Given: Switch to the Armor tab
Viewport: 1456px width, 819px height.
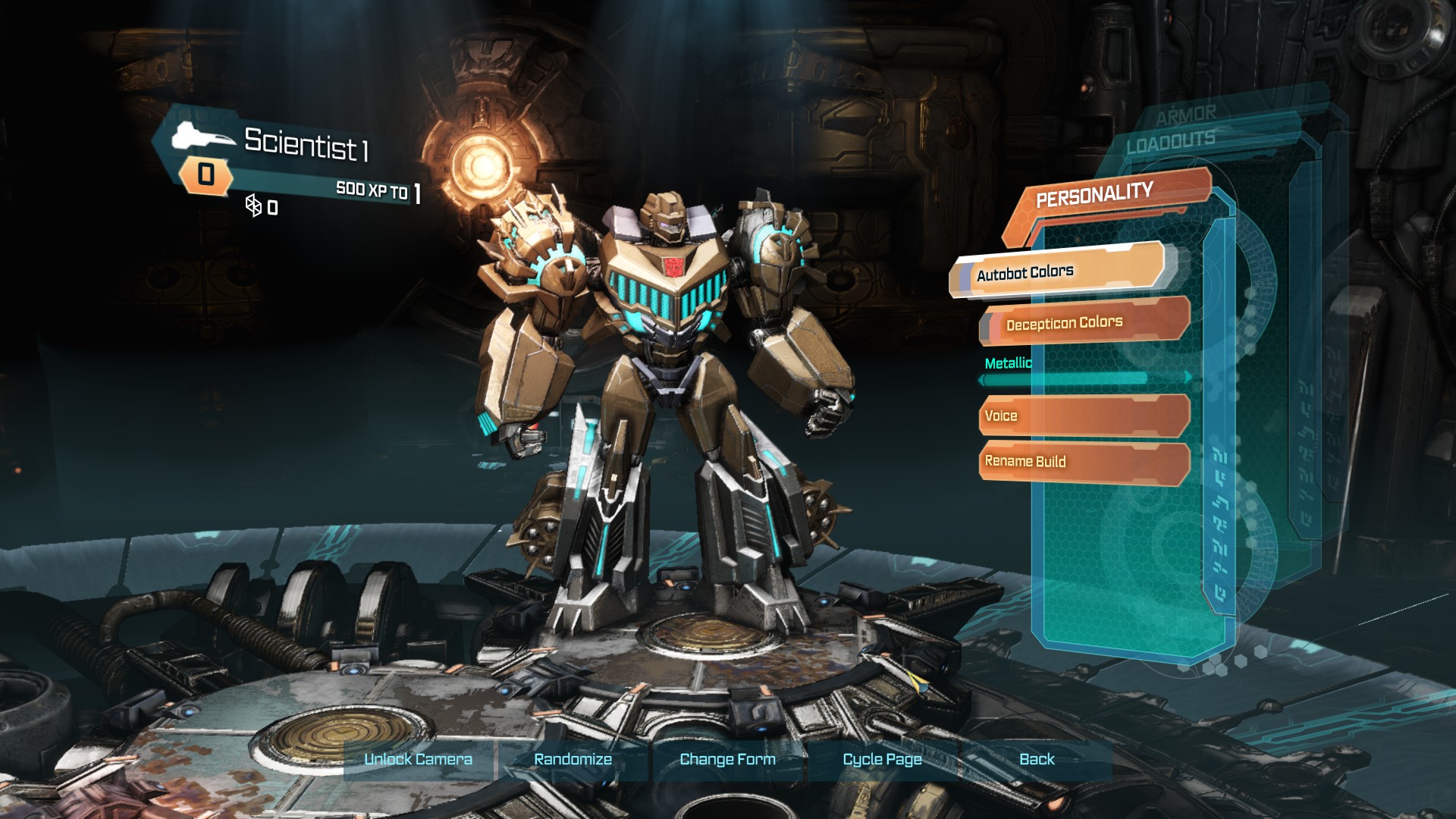Looking at the screenshot, I should tap(1185, 115).
